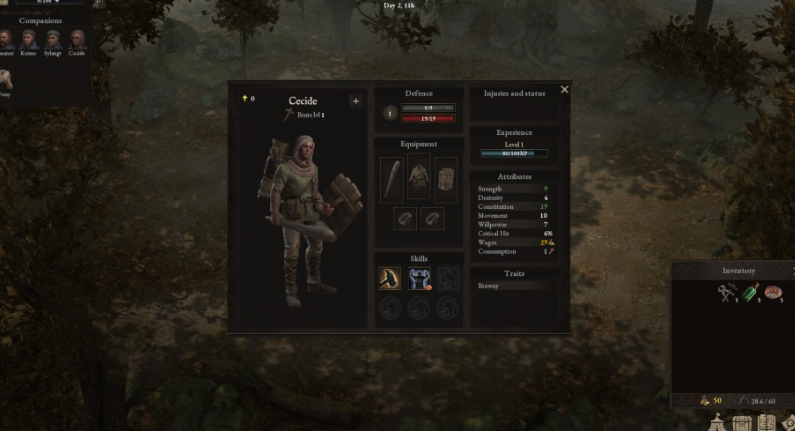Select the wooden shield equipment slot
The width and height of the screenshot is (795, 431).
(x=446, y=177)
